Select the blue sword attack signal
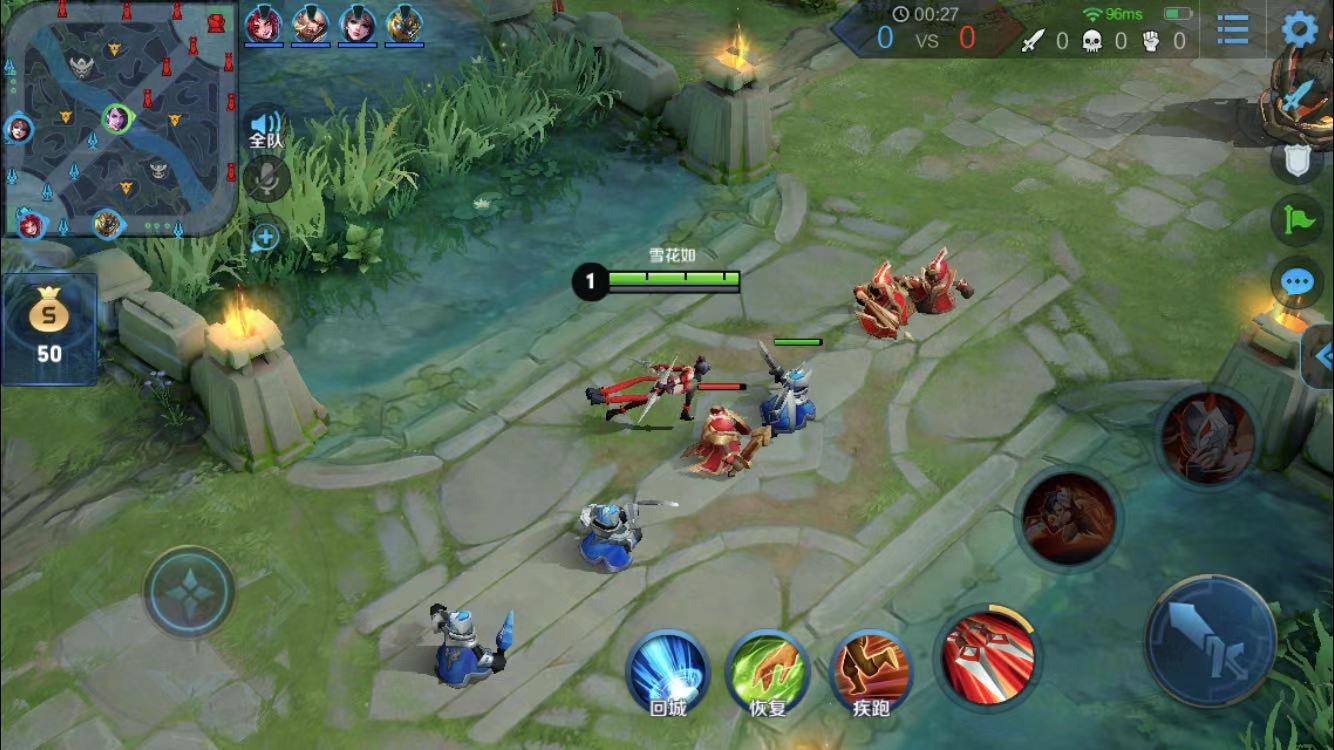The image size is (1334, 750). (1297, 97)
